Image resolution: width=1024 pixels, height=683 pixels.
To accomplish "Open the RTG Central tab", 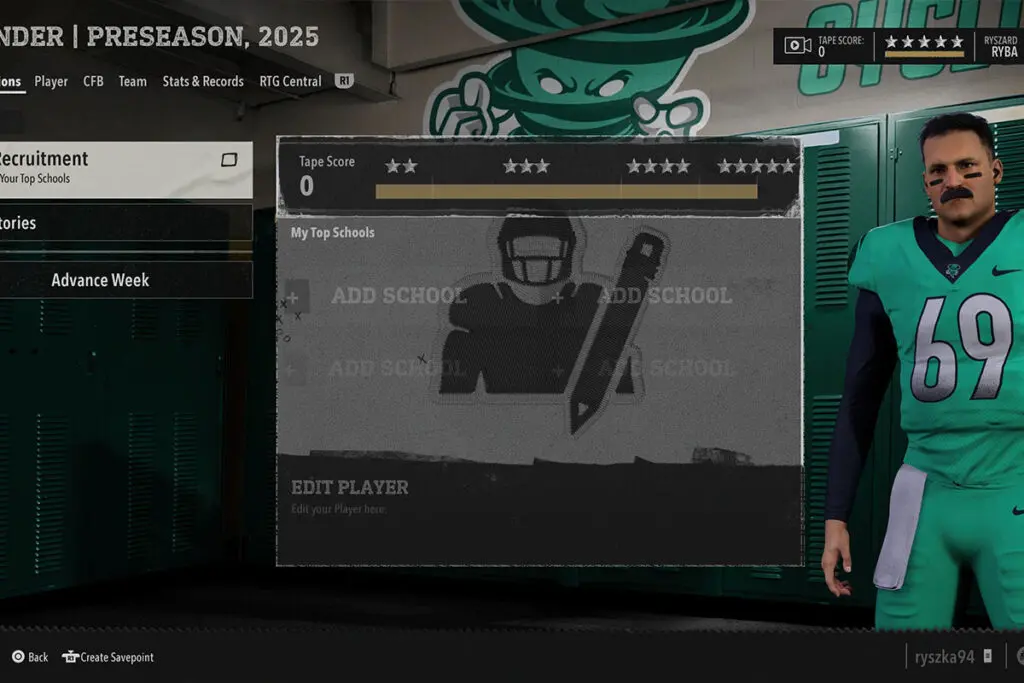I will coord(290,81).
